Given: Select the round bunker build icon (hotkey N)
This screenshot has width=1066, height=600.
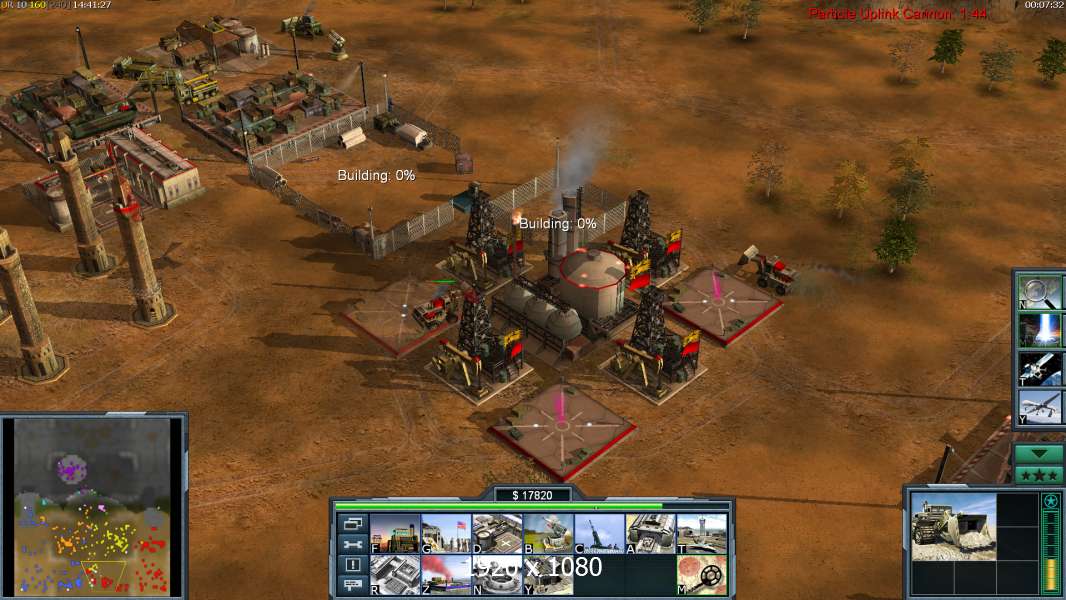Looking at the screenshot, I should click(x=496, y=575).
